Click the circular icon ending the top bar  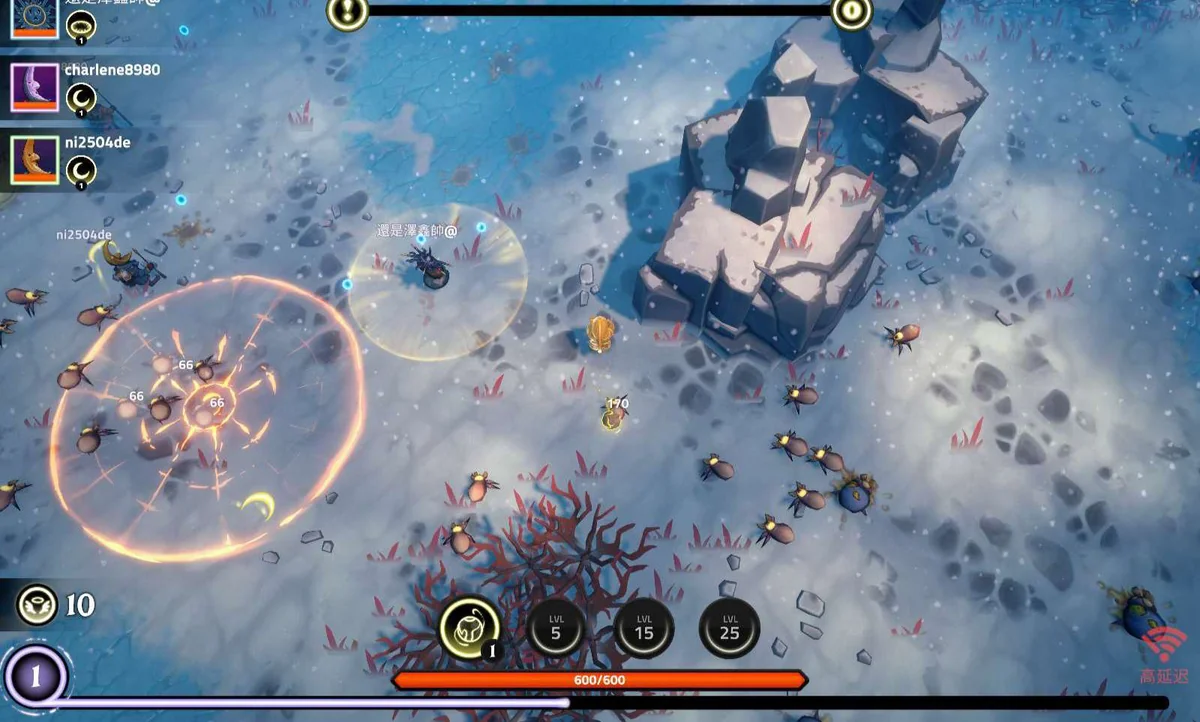click(x=852, y=12)
